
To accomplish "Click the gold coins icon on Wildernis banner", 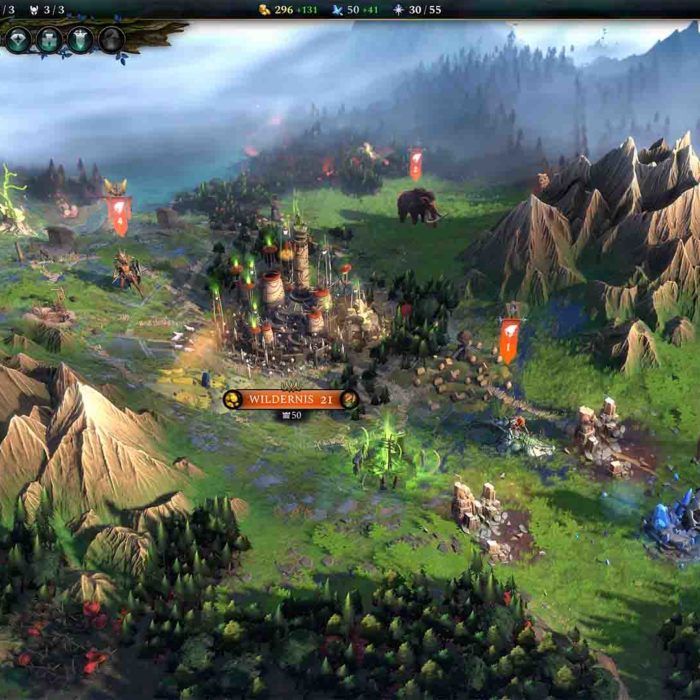I will 232,399.
